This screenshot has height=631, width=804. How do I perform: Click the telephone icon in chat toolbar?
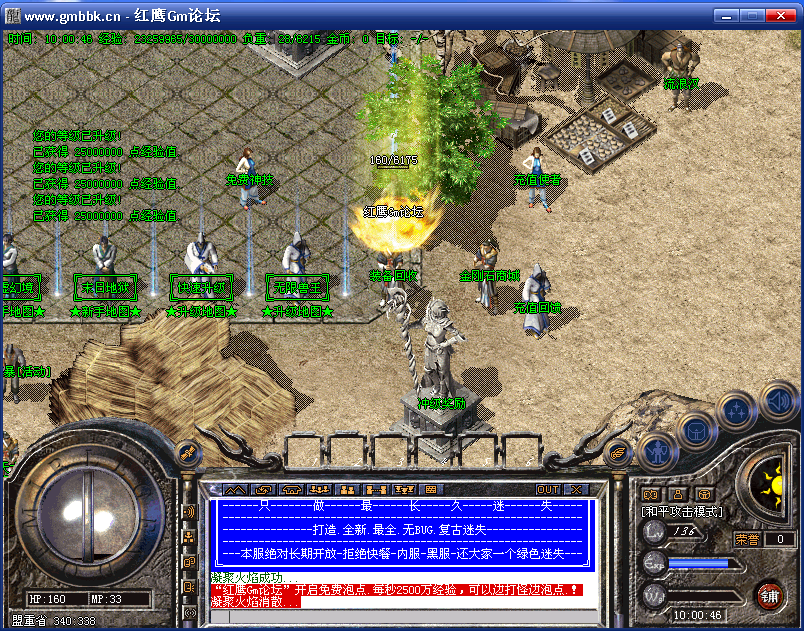pos(291,490)
